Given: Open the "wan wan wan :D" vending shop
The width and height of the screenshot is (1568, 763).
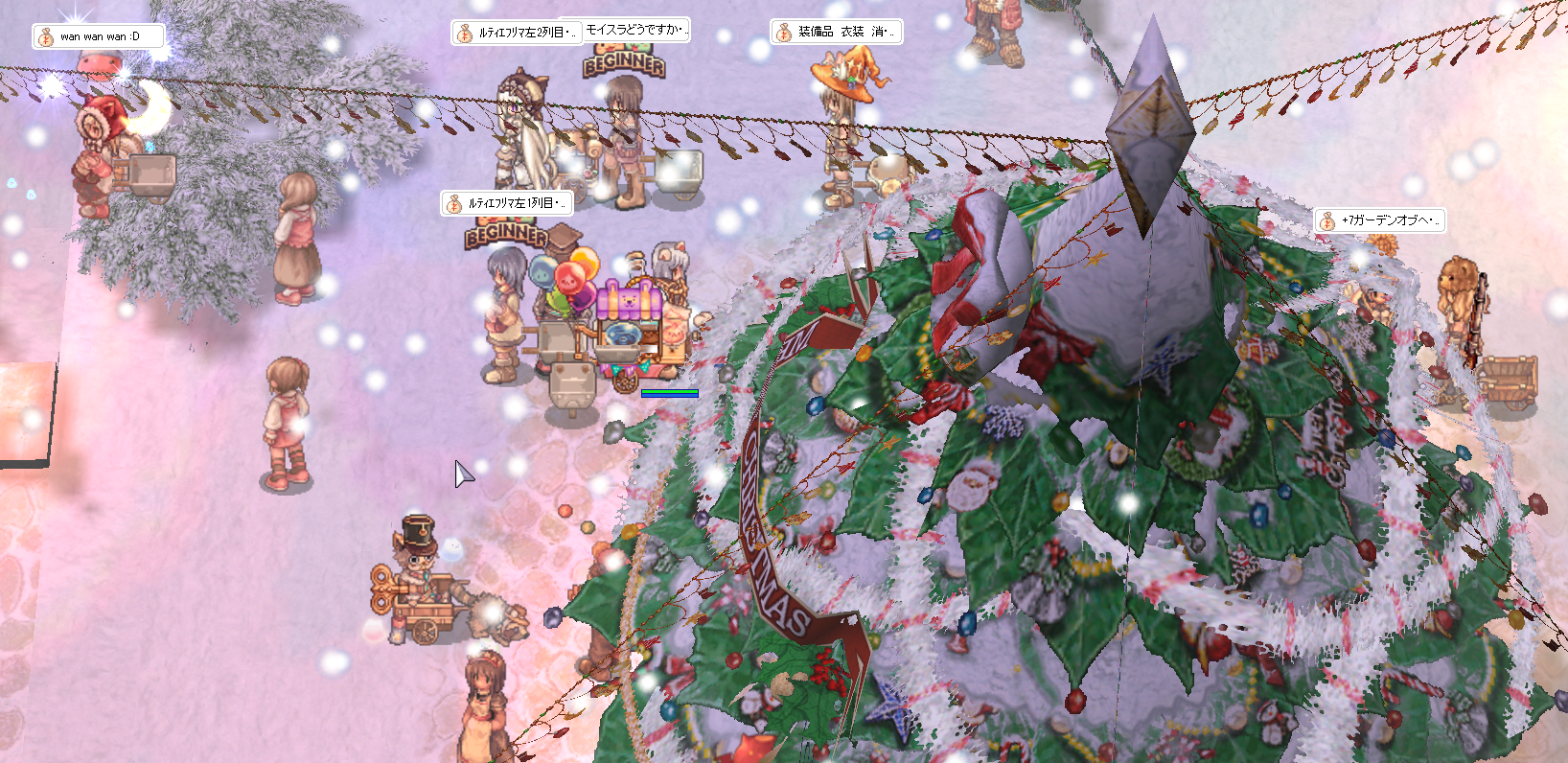Looking at the screenshot, I should point(98,36).
